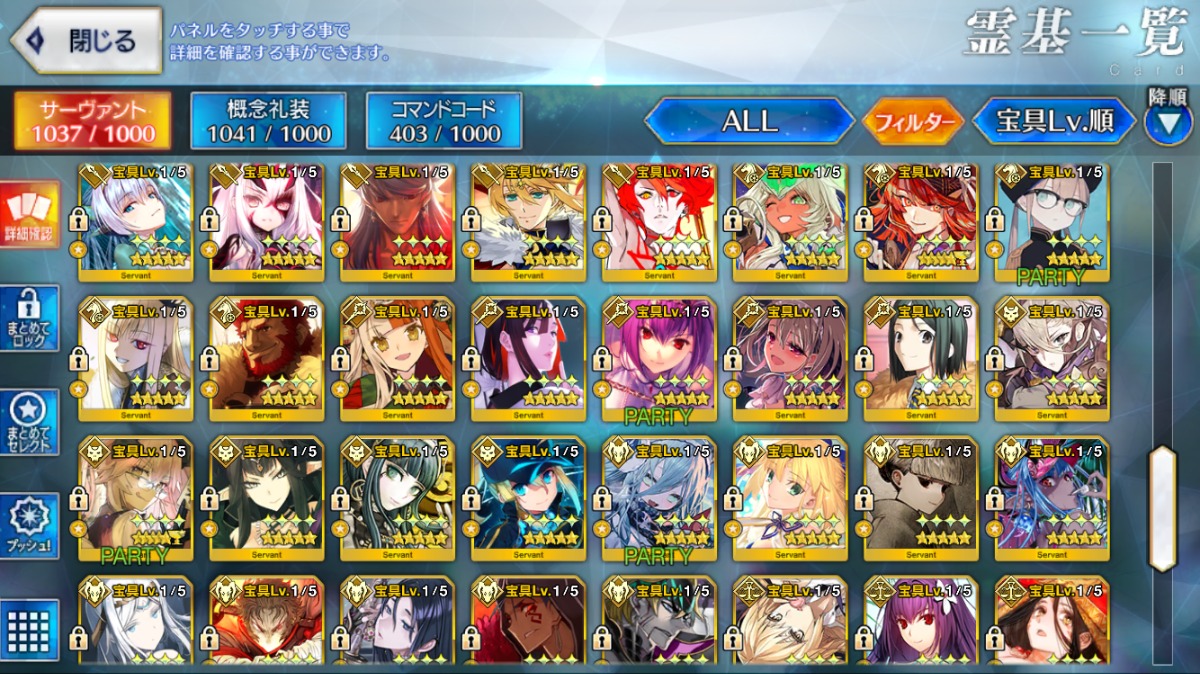Open the ALL class selector
Viewport: 1200px width, 674px height.
click(x=750, y=122)
